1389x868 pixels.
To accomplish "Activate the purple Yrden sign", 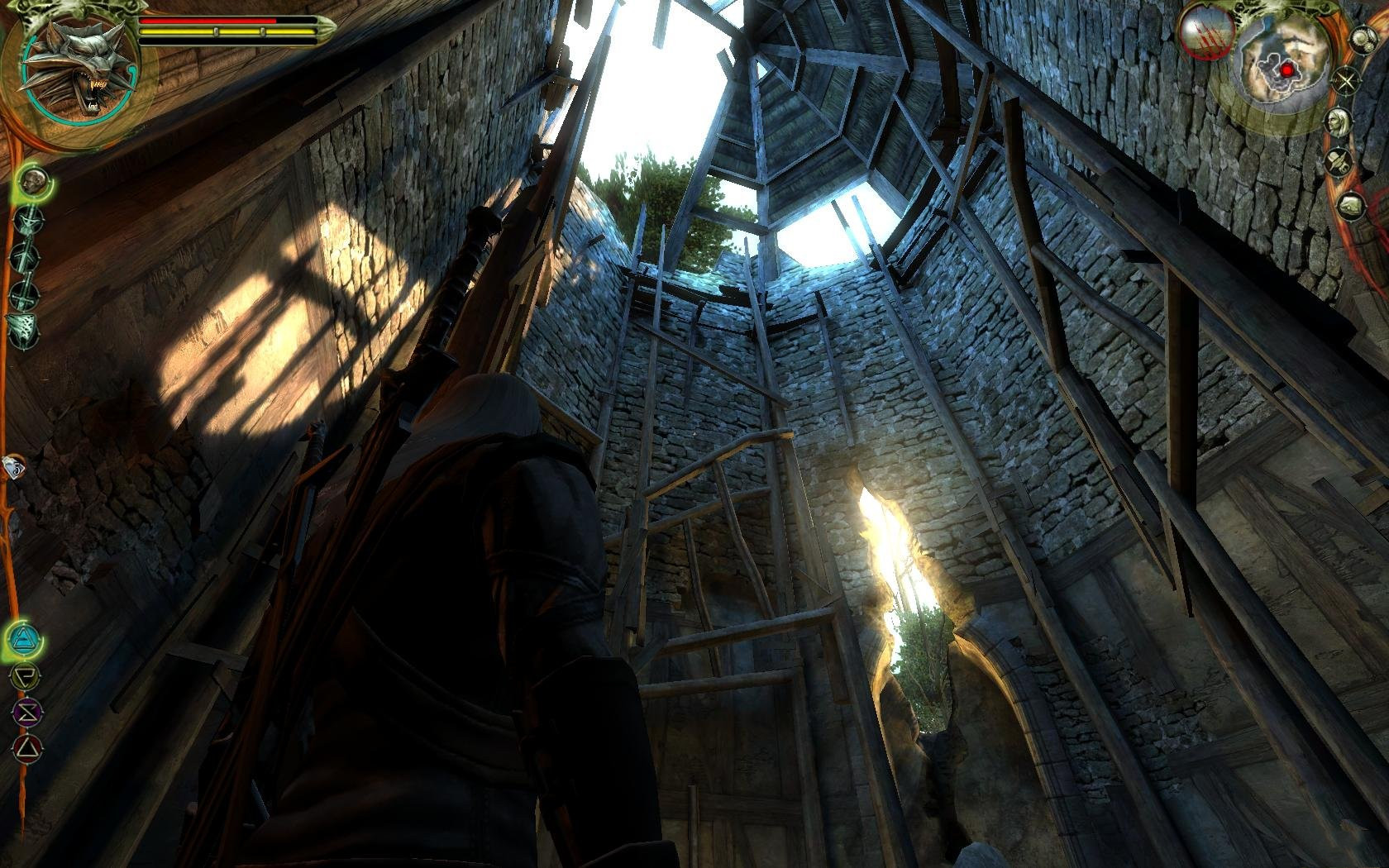I will [22, 711].
